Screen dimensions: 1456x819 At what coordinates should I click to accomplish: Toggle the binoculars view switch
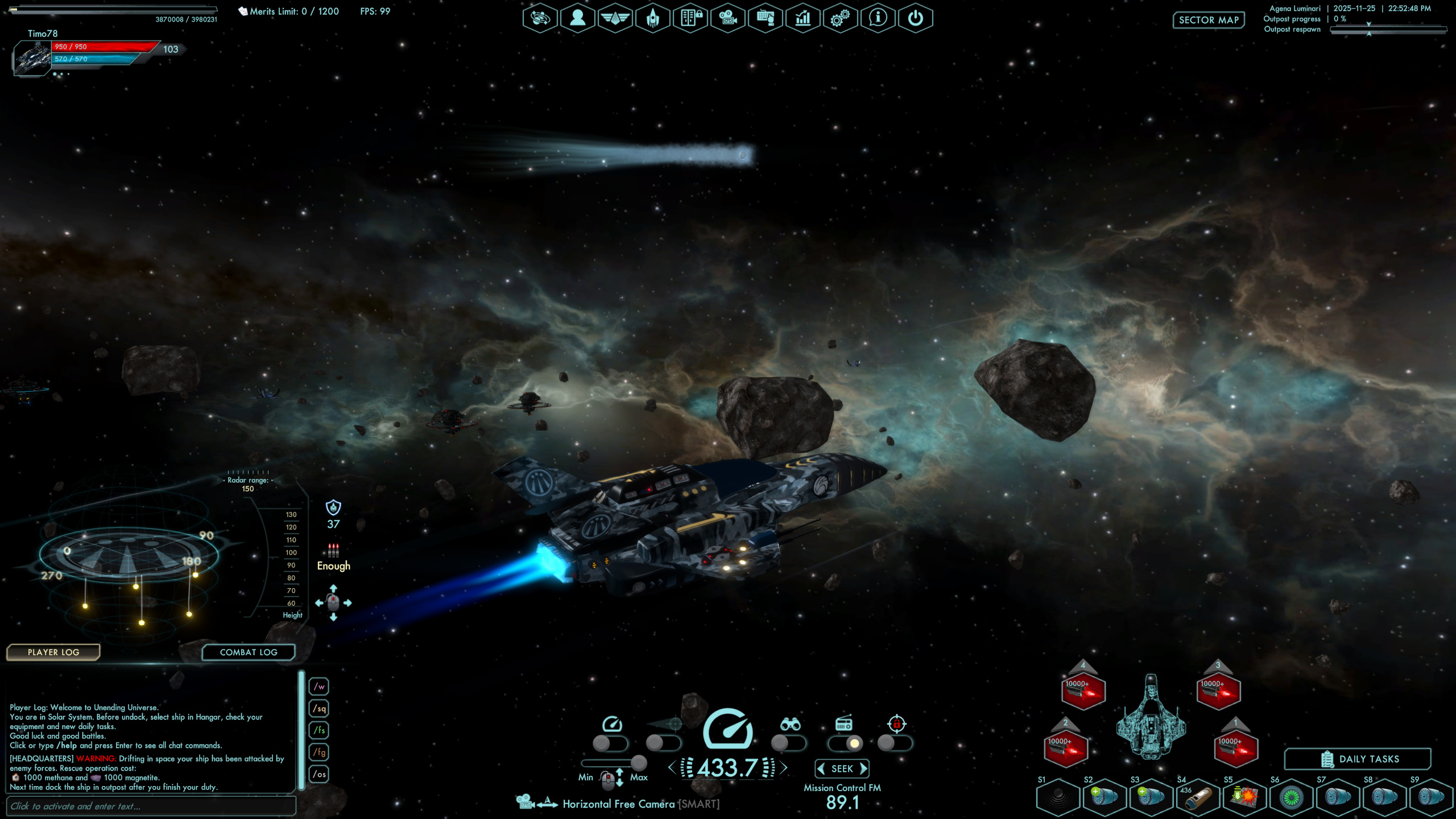[788, 743]
